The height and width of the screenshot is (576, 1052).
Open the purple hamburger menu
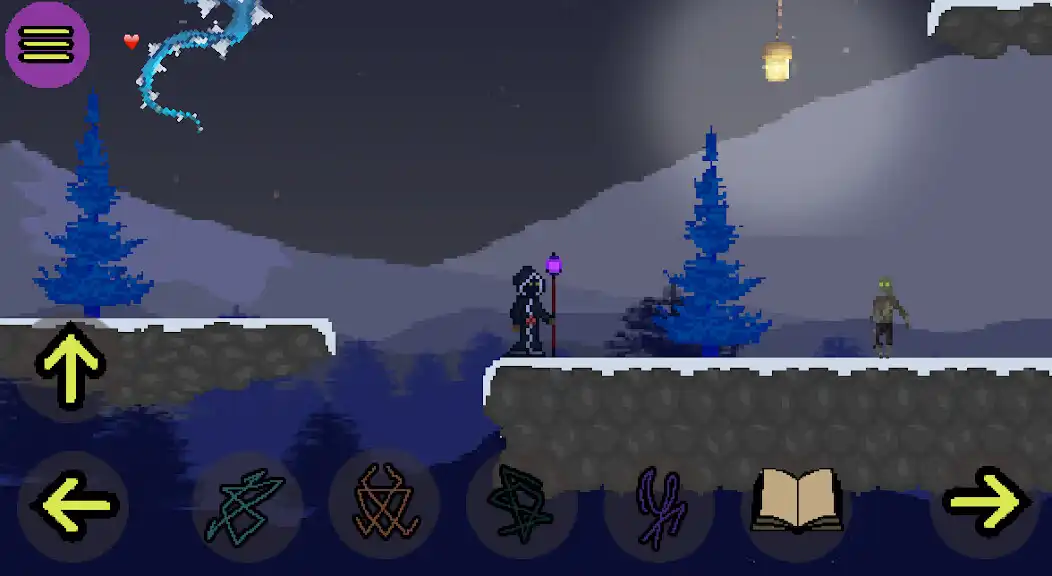click(x=47, y=44)
